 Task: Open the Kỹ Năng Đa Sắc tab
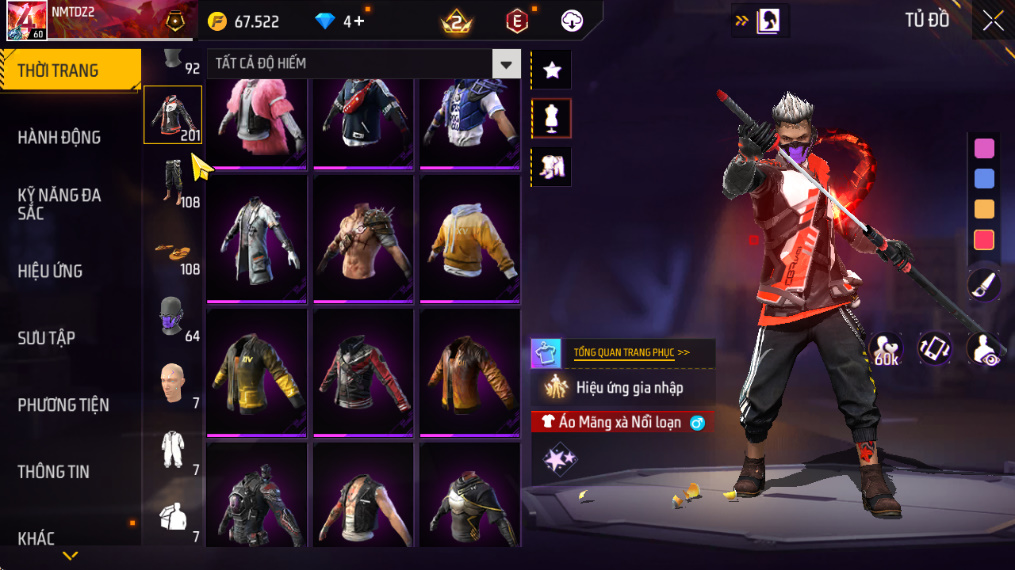(x=60, y=204)
